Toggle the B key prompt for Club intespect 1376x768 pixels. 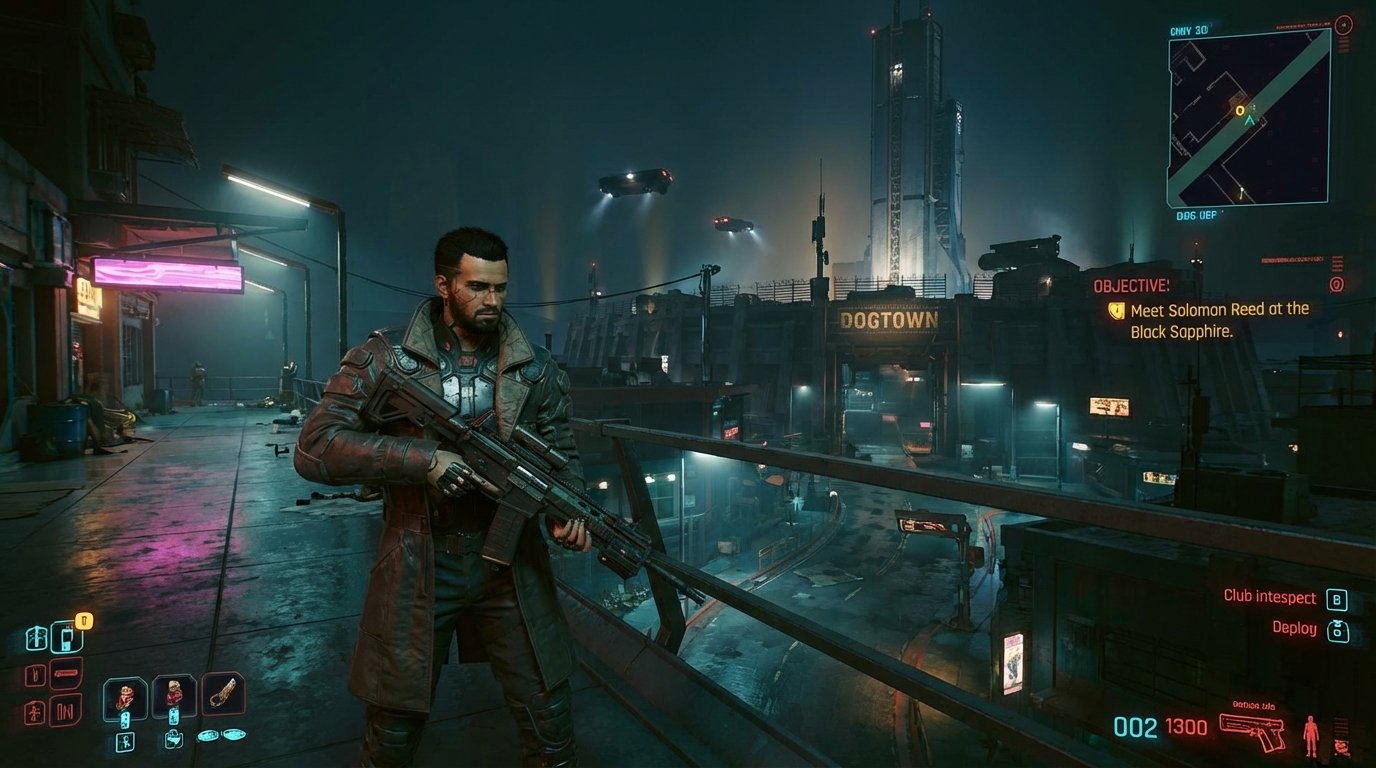tap(1336, 601)
